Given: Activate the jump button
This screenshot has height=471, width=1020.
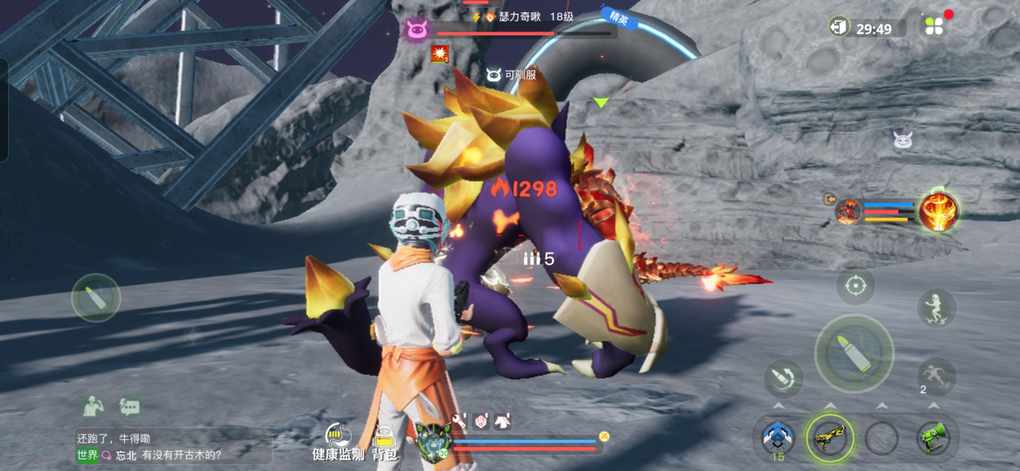Looking at the screenshot, I should pos(936,307).
